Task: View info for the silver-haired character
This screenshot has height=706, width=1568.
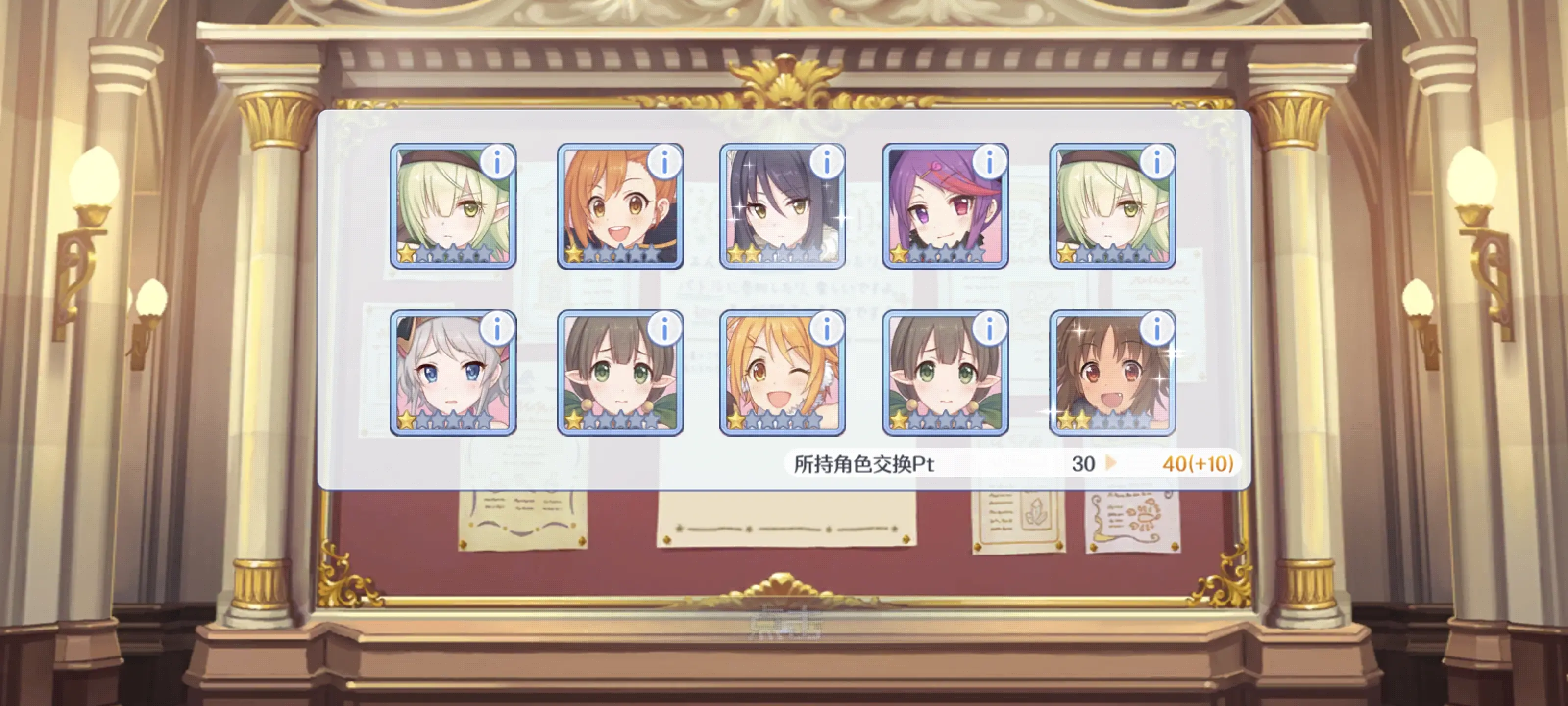Action: [x=497, y=329]
